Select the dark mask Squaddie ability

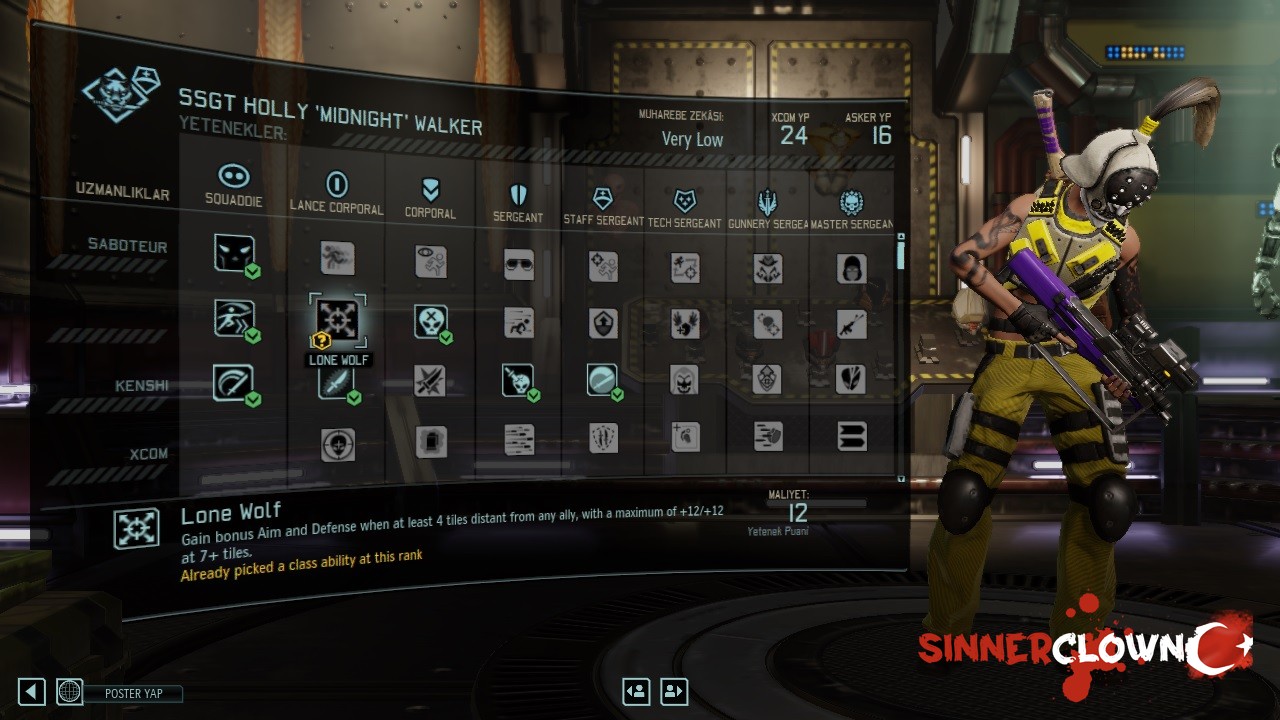click(x=233, y=253)
